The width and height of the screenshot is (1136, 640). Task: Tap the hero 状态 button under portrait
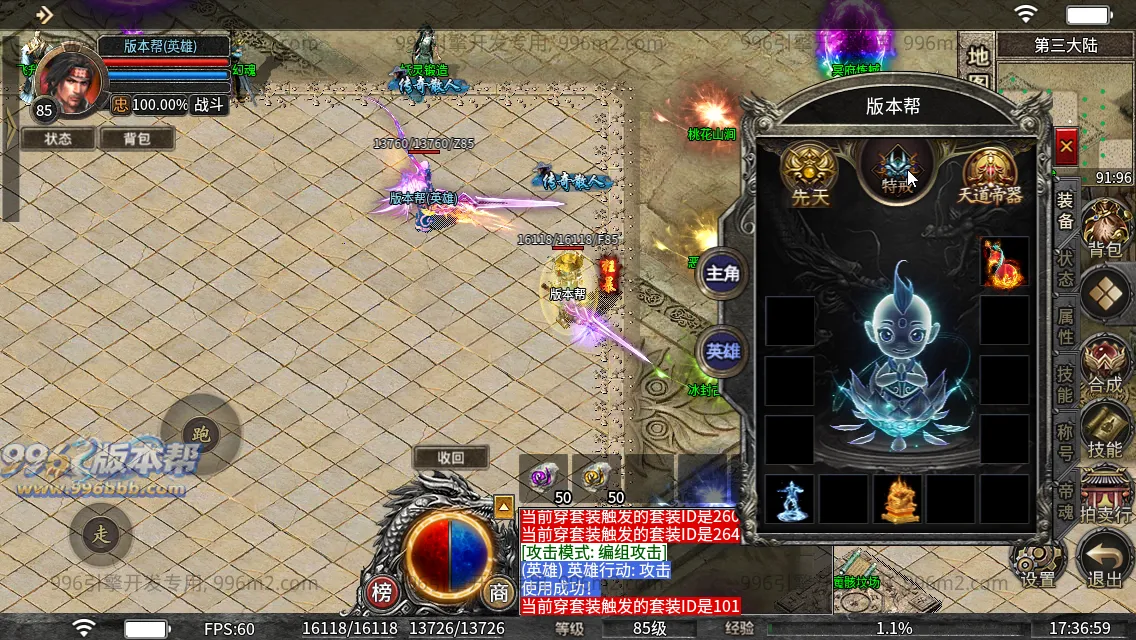(x=58, y=139)
